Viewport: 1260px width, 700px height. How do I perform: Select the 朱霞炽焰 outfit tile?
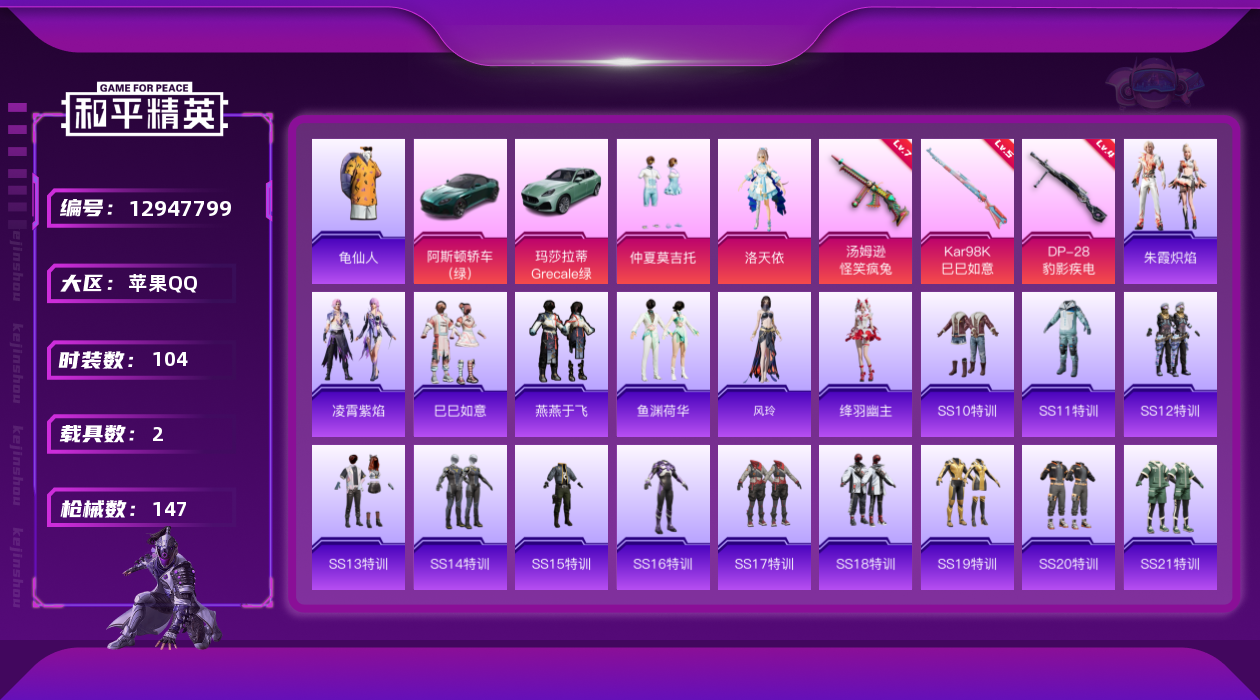1170,210
